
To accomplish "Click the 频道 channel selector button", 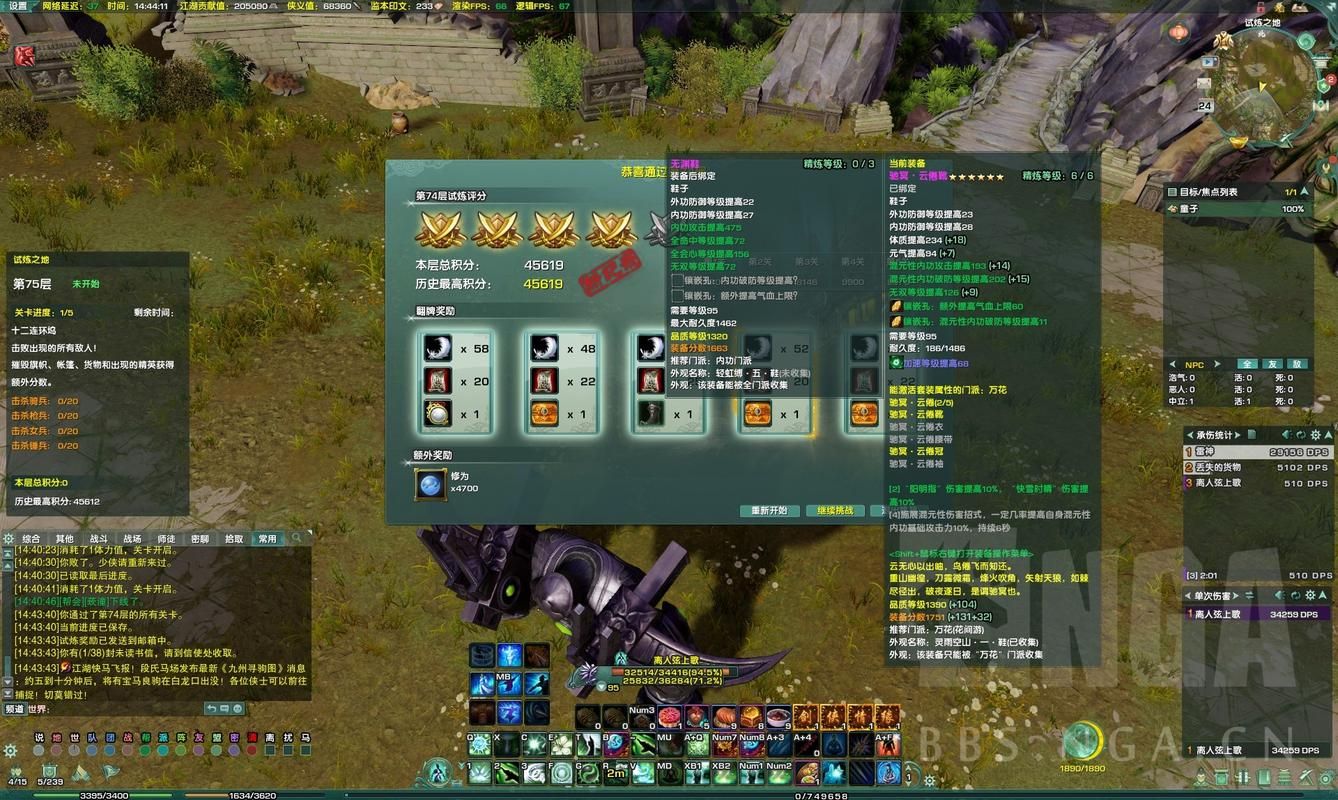I will tap(15, 709).
